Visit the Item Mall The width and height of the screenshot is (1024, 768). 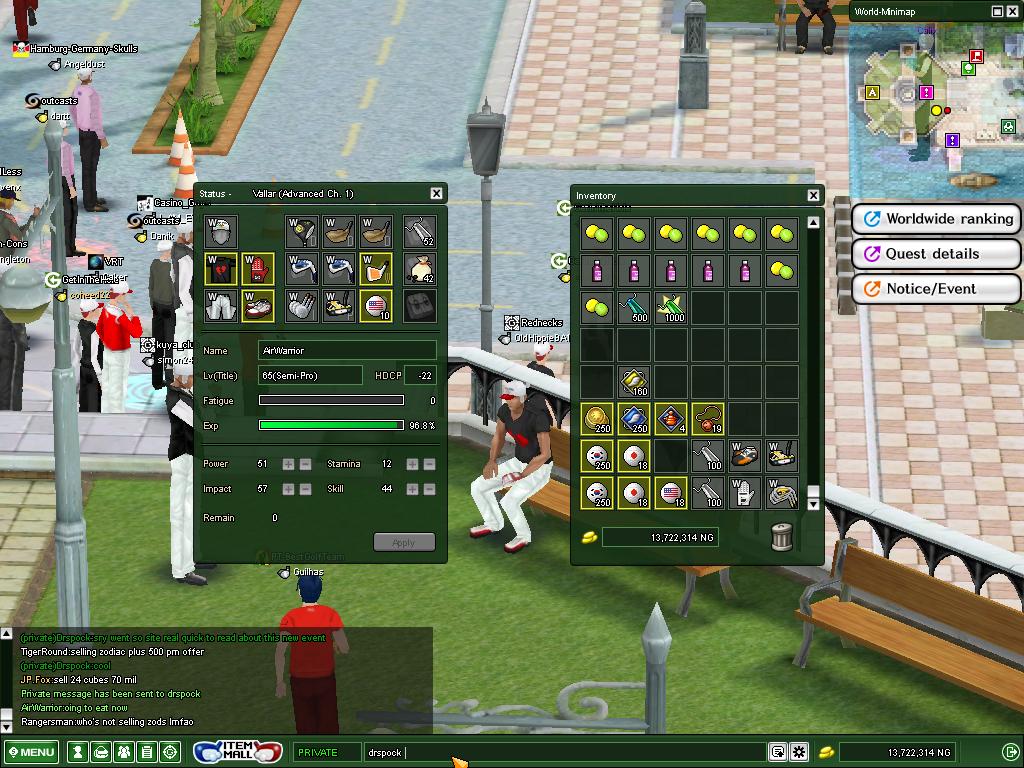click(238, 751)
